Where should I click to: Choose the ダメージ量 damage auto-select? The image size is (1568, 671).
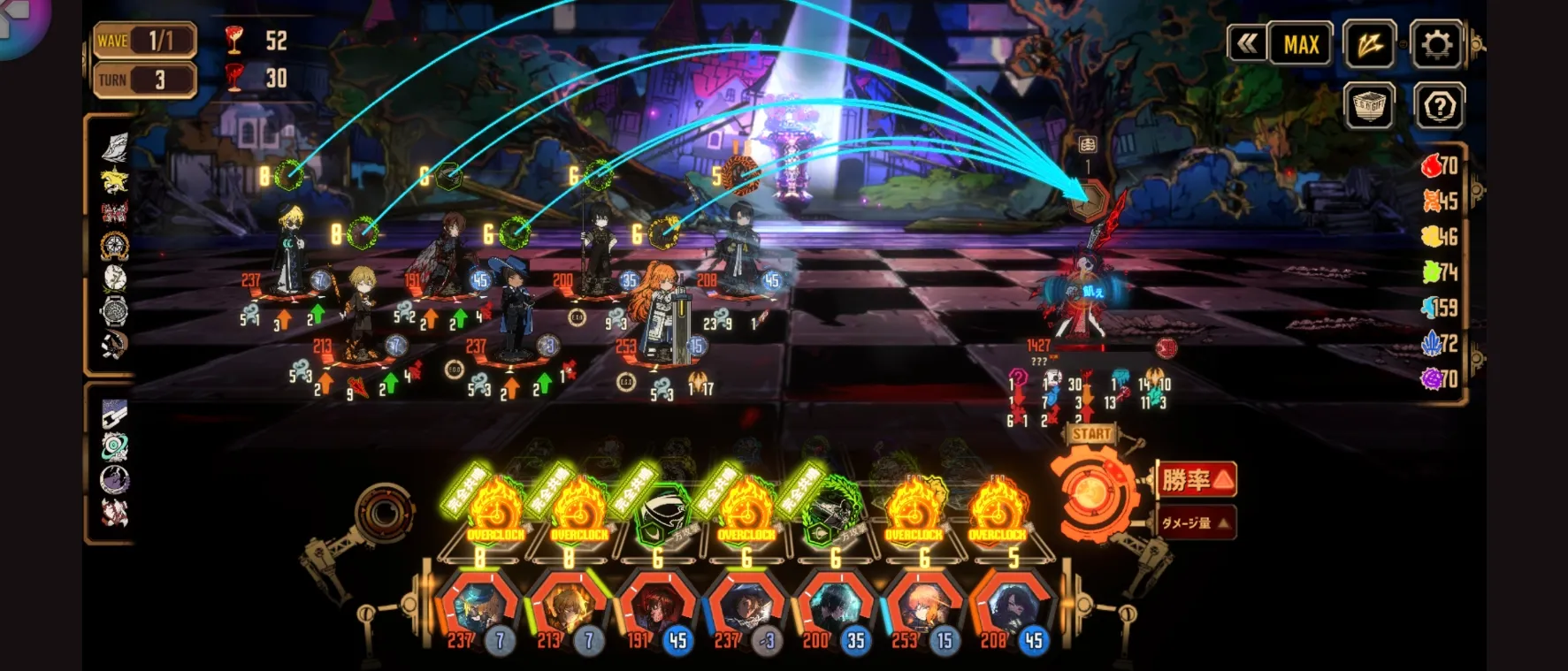point(1196,522)
